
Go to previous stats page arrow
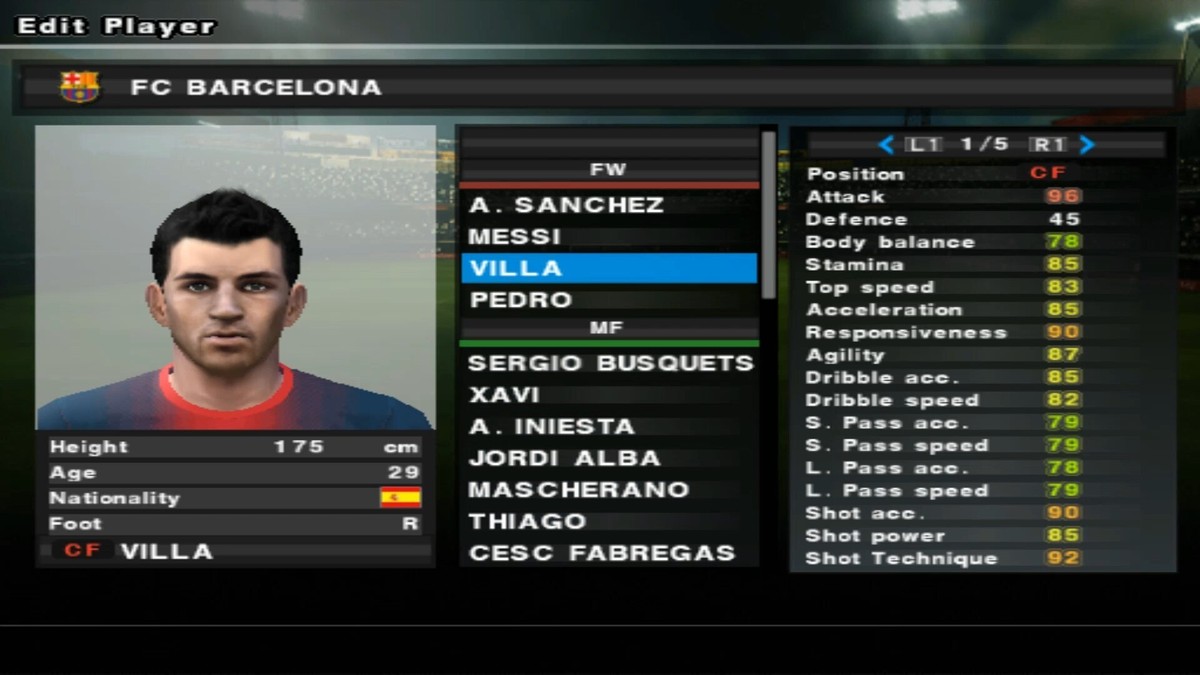[x=885, y=145]
